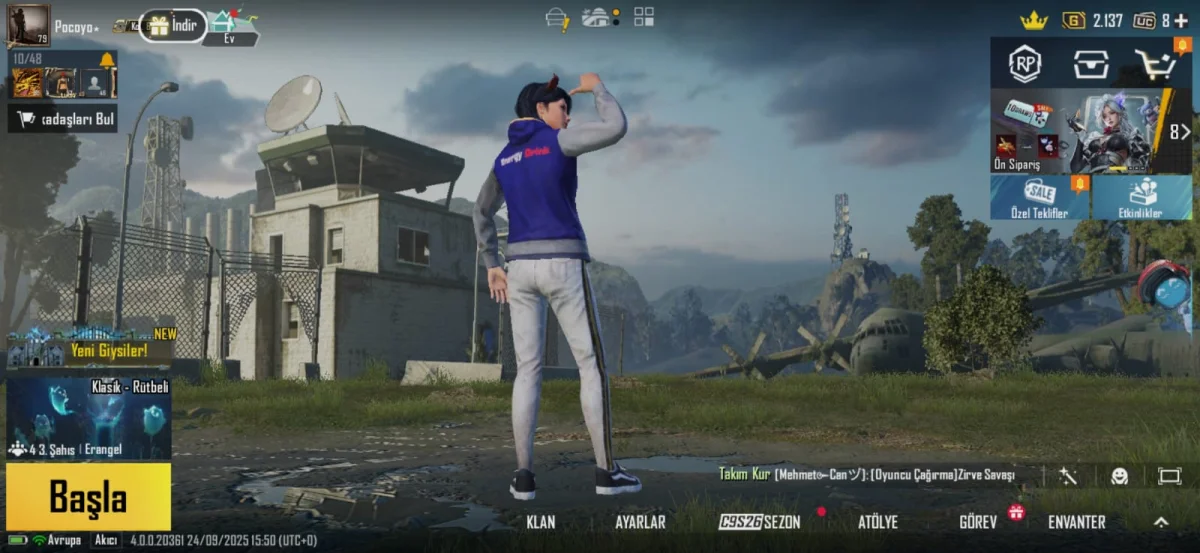The image size is (1200, 553).
Task: Click the İndir download button
Action: coord(173,25)
